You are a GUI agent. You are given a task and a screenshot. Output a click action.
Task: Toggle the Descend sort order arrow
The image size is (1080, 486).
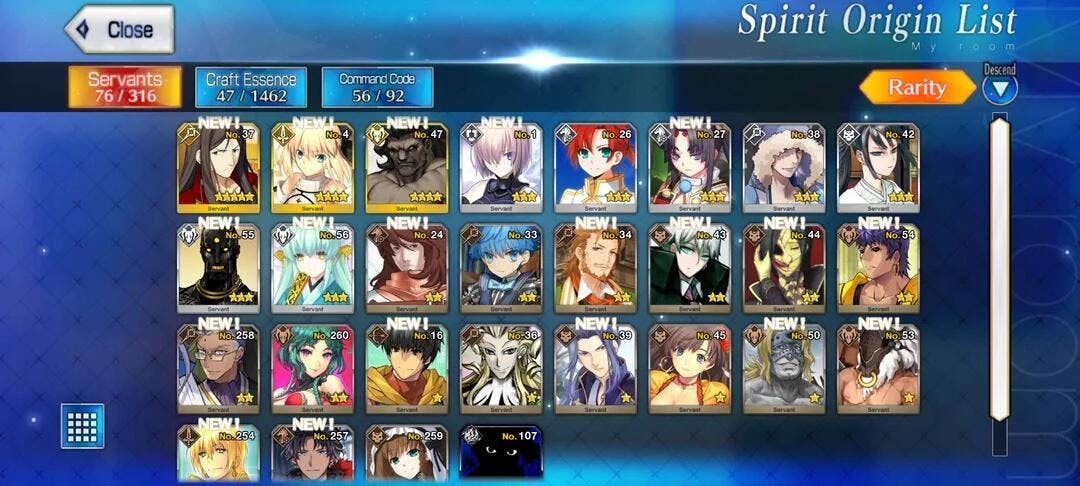point(999,89)
